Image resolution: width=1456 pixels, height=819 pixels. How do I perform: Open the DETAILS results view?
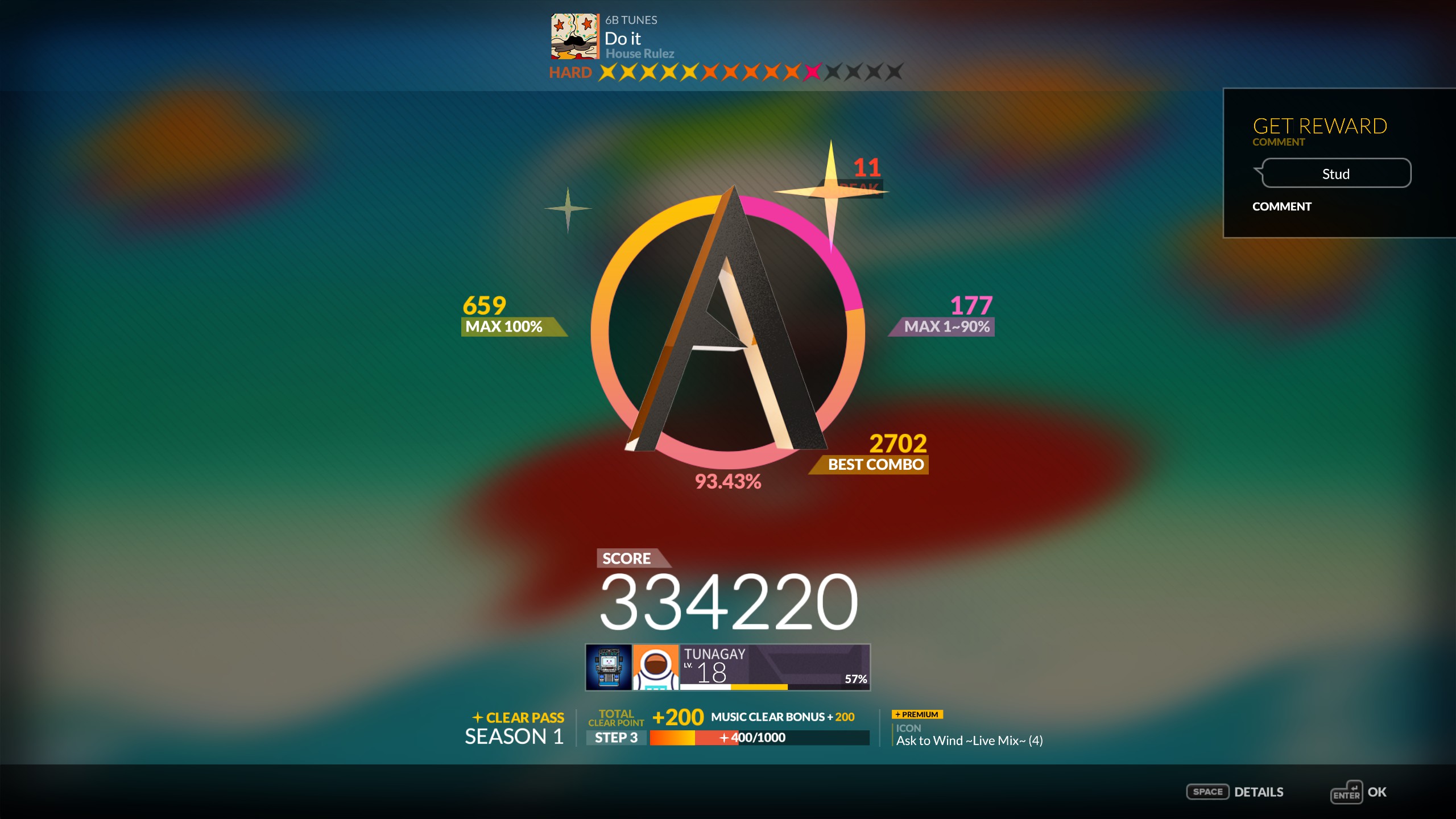pyautogui.click(x=1235, y=792)
